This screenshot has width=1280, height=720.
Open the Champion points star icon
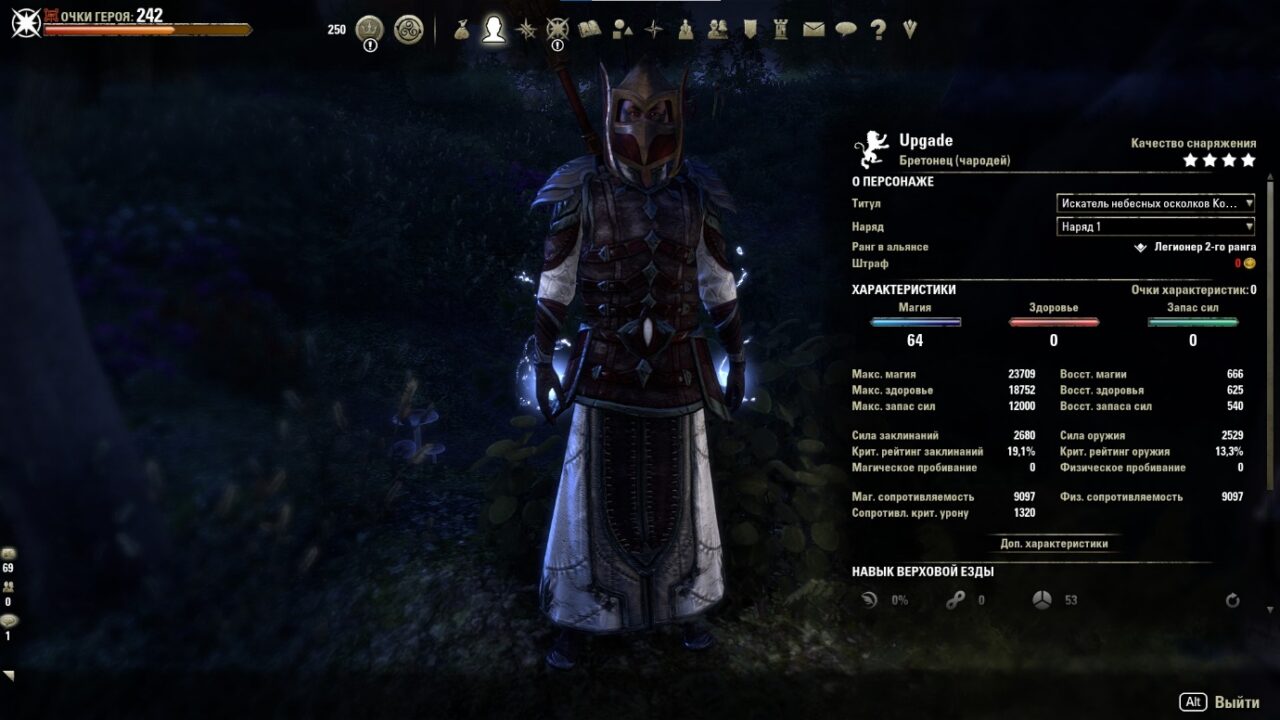pyautogui.click(x=558, y=30)
